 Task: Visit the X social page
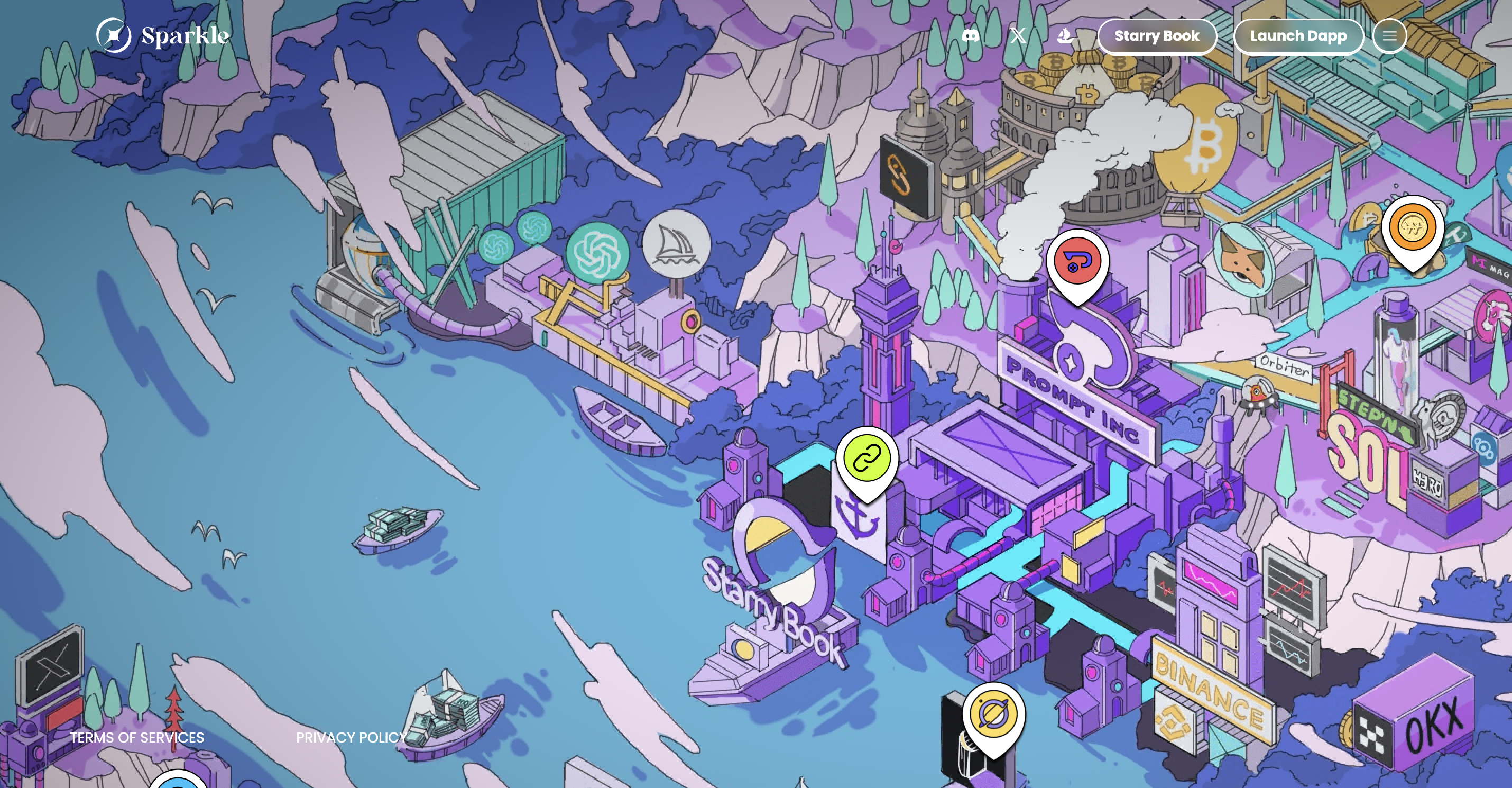tap(1018, 36)
